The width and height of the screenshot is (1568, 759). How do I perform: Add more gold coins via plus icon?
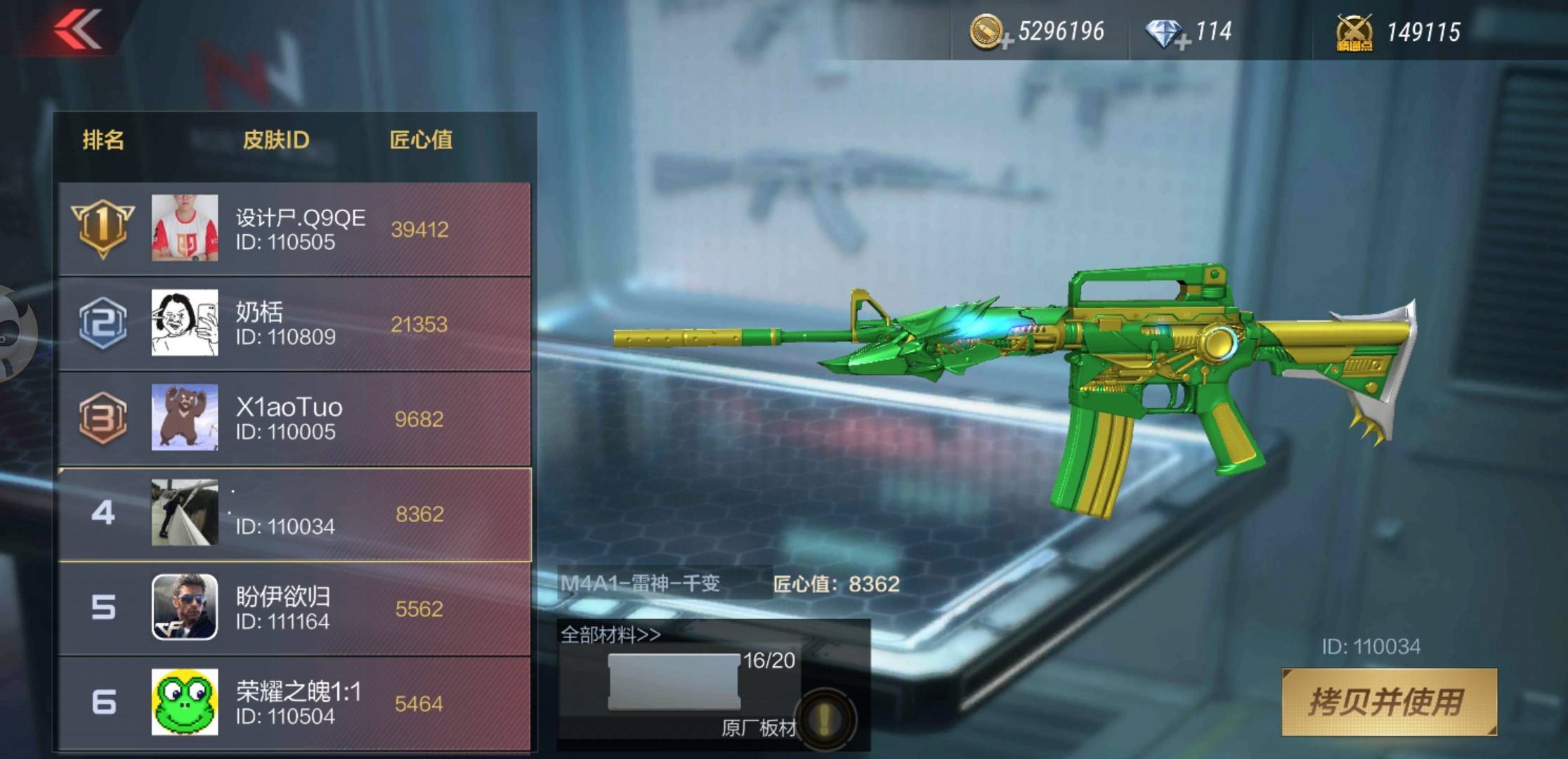1006,42
